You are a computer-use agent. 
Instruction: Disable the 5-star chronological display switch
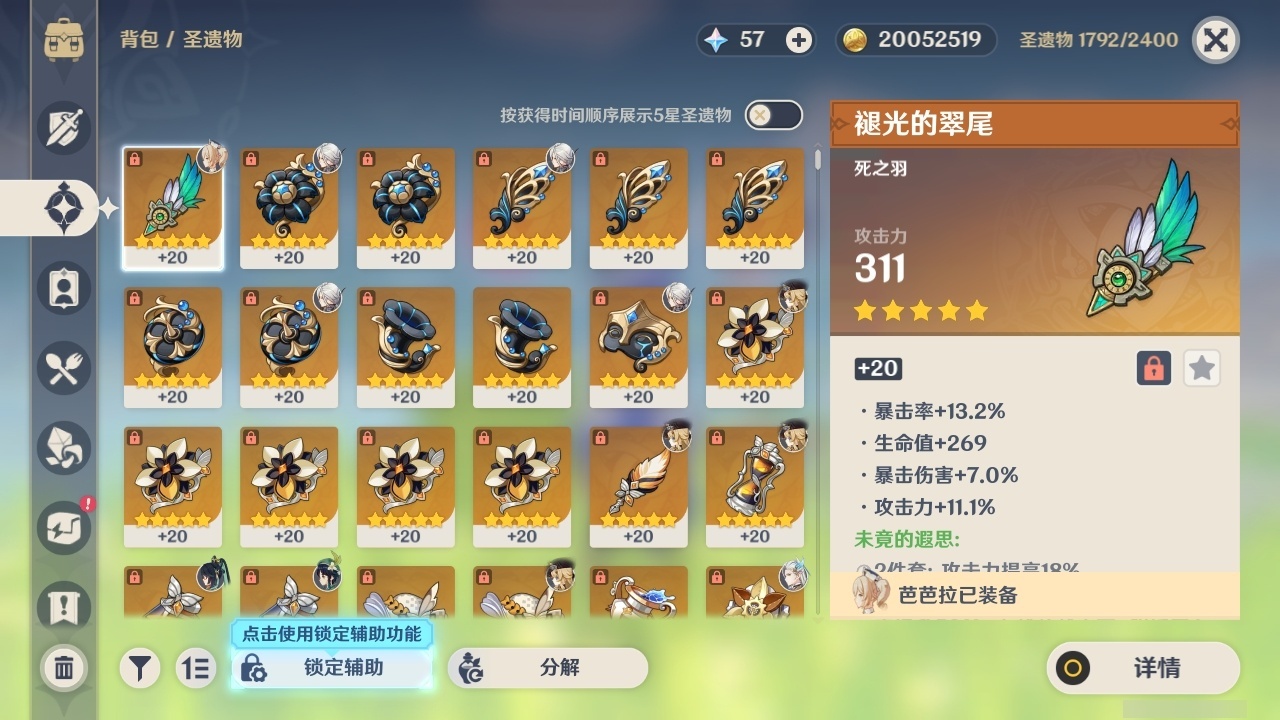(771, 115)
